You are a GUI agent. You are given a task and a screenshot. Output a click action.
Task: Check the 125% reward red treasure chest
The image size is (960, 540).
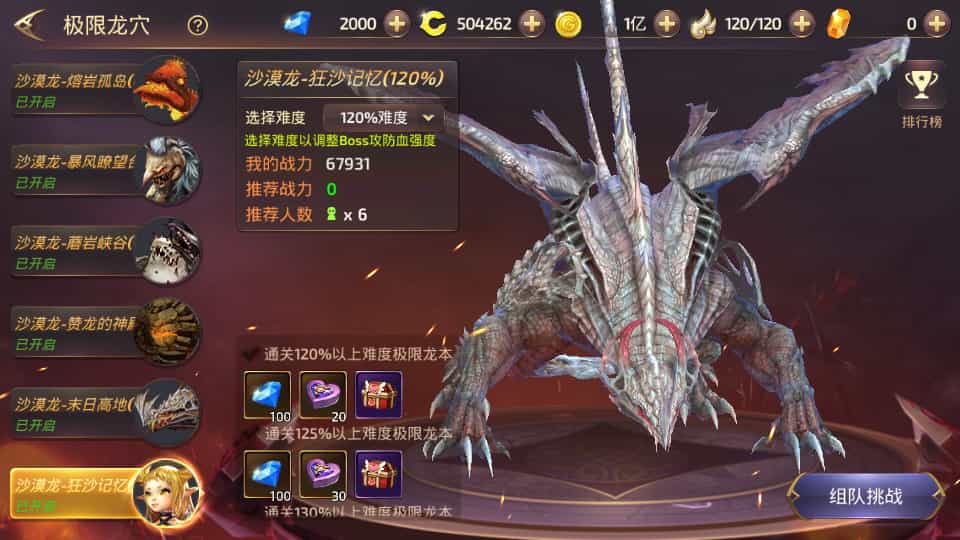tap(379, 474)
